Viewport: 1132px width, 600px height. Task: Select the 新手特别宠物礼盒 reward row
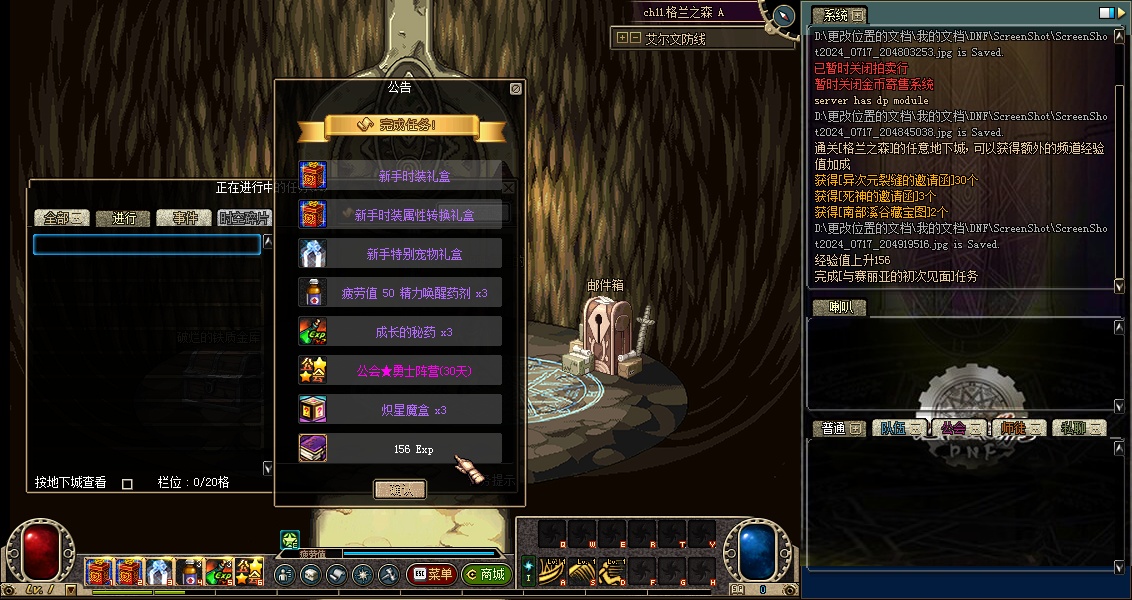pos(400,254)
